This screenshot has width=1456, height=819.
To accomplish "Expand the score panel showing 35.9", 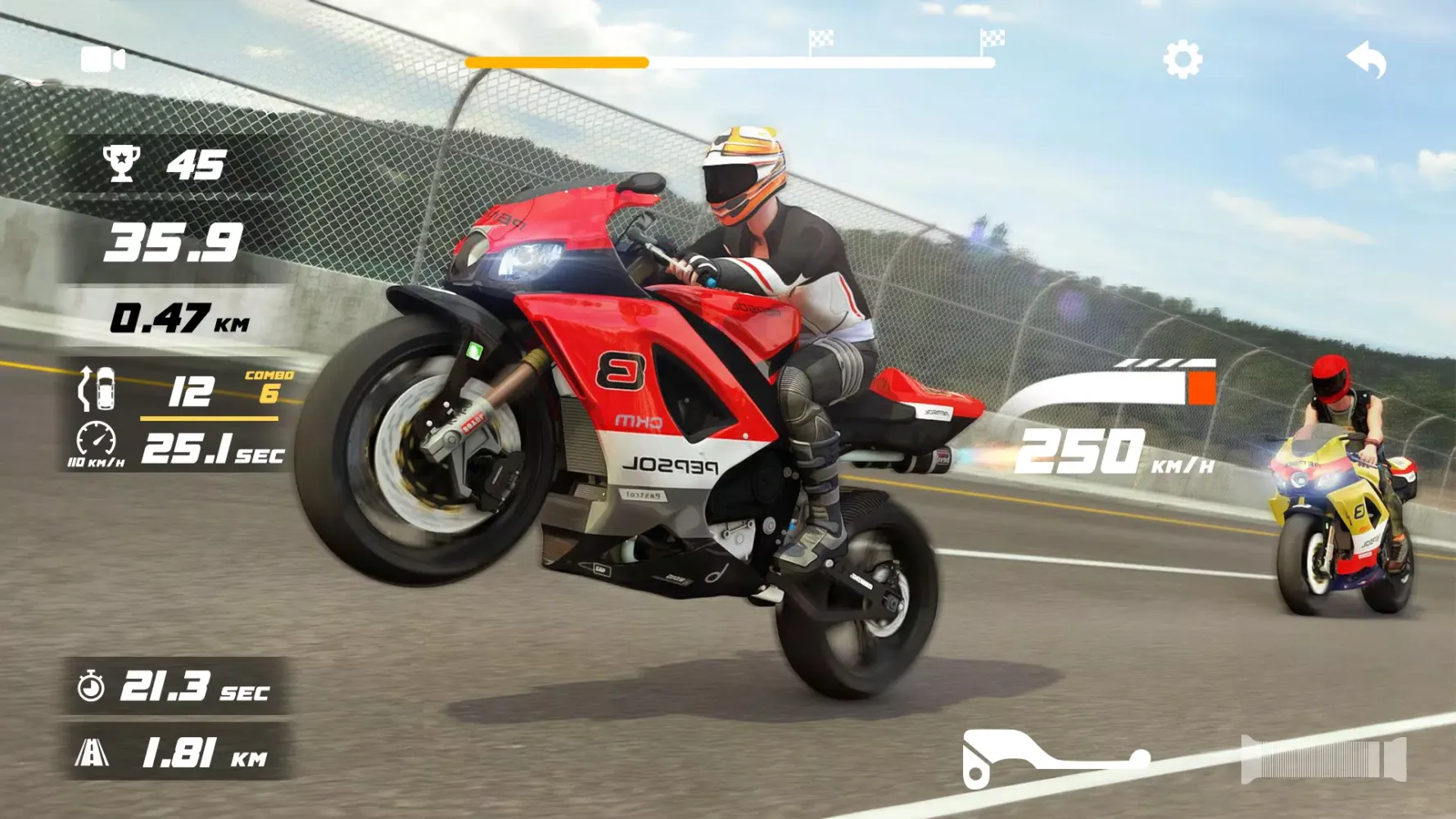I will point(174,242).
